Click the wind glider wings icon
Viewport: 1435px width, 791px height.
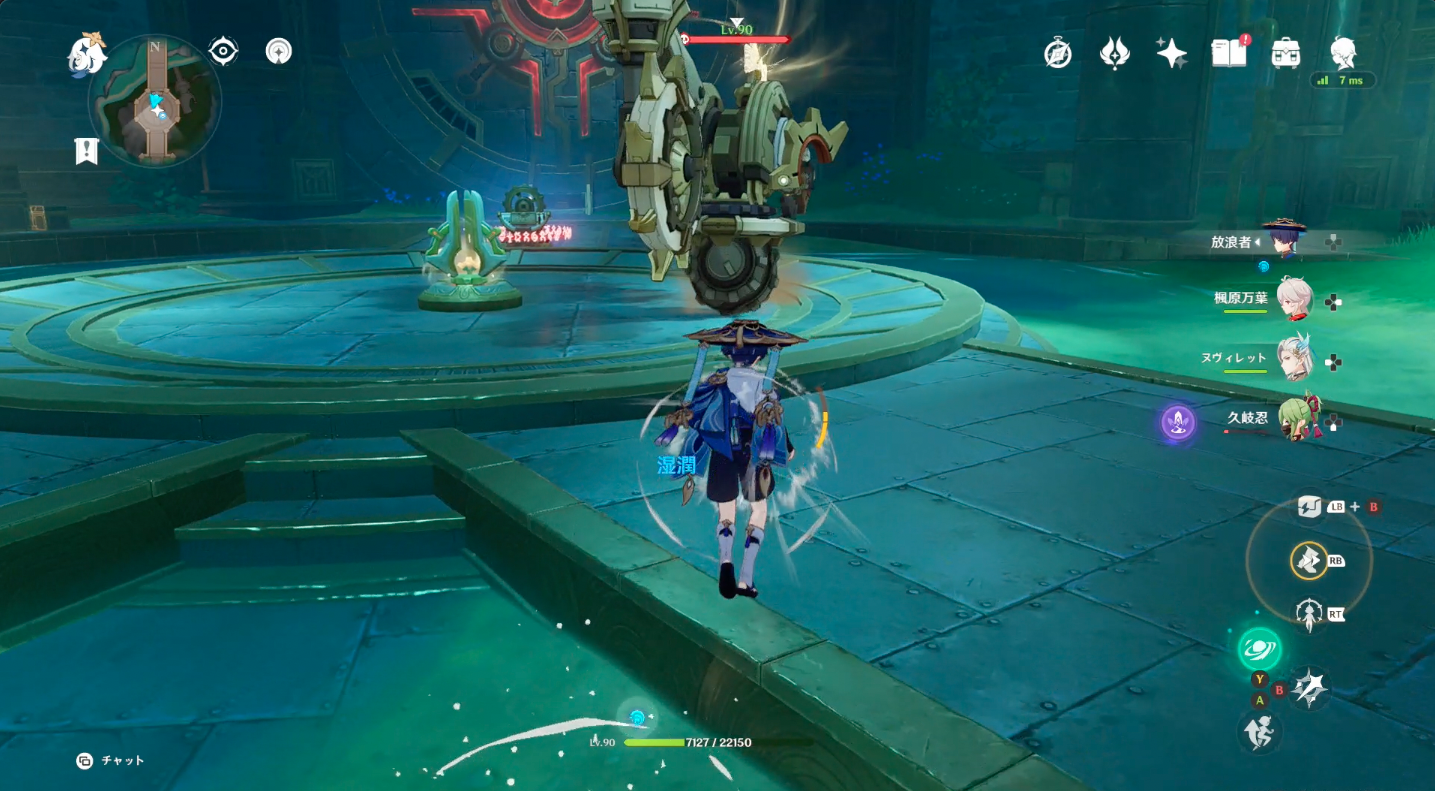[1114, 52]
